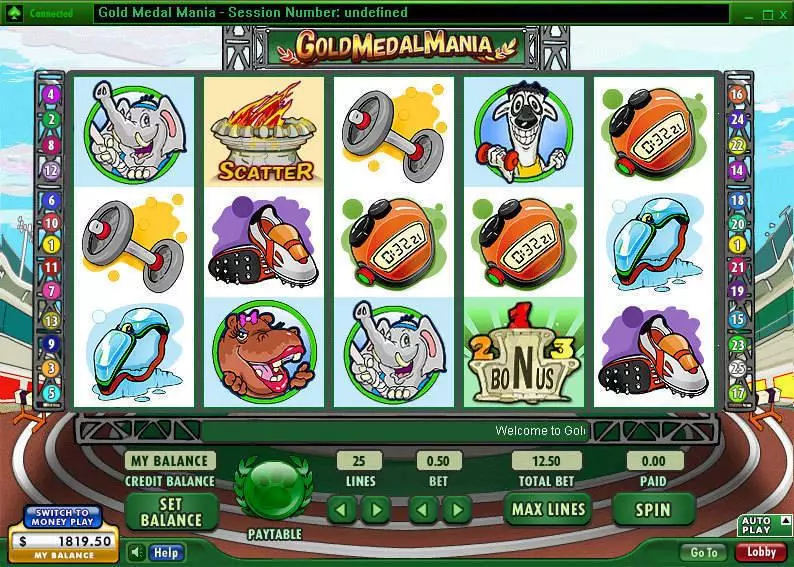Viewport: 794px width, 567px height.
Task: Switch to Money Play mode
Action: (63, 517)
